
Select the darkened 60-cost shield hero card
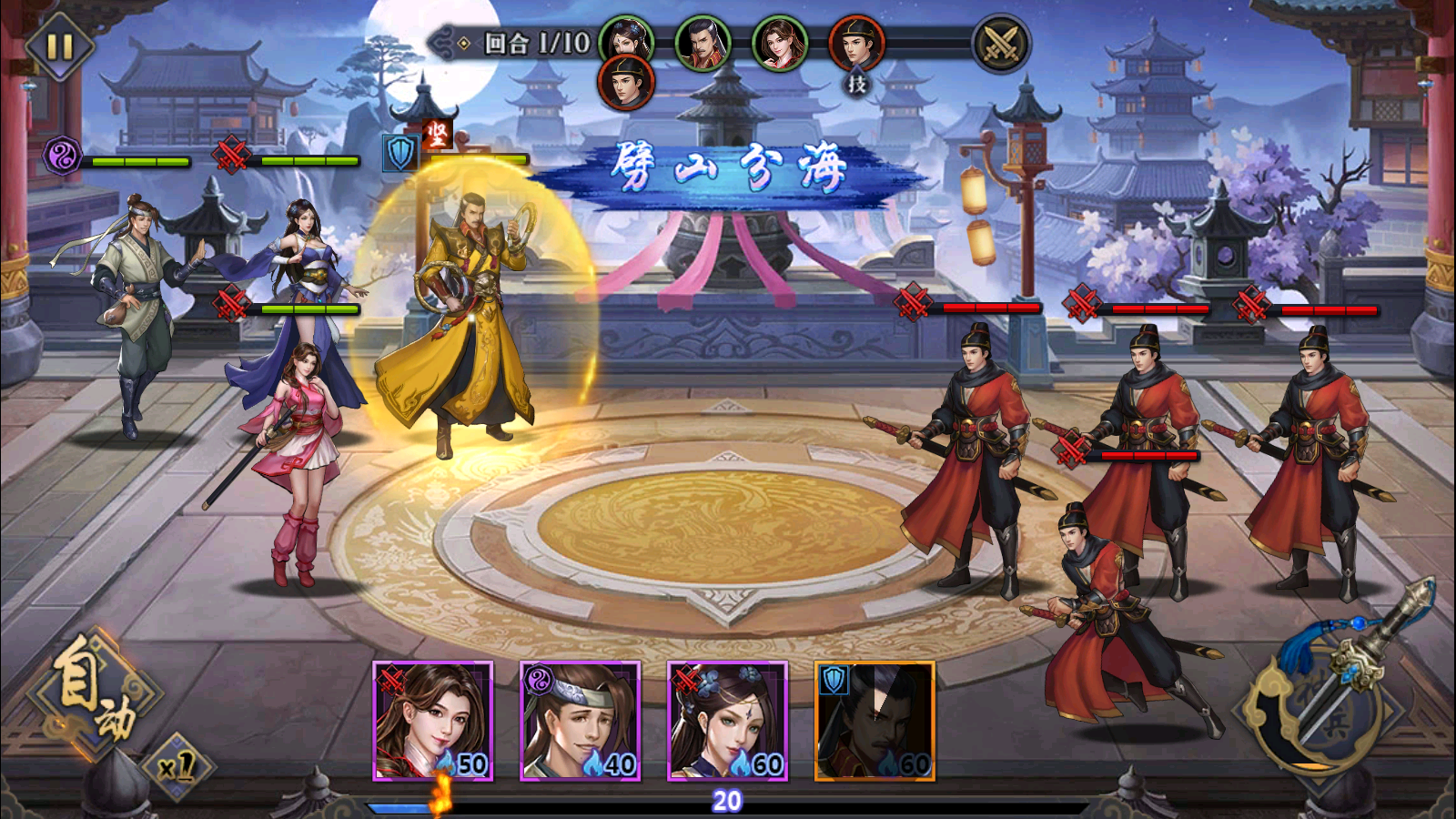(875, 721)
